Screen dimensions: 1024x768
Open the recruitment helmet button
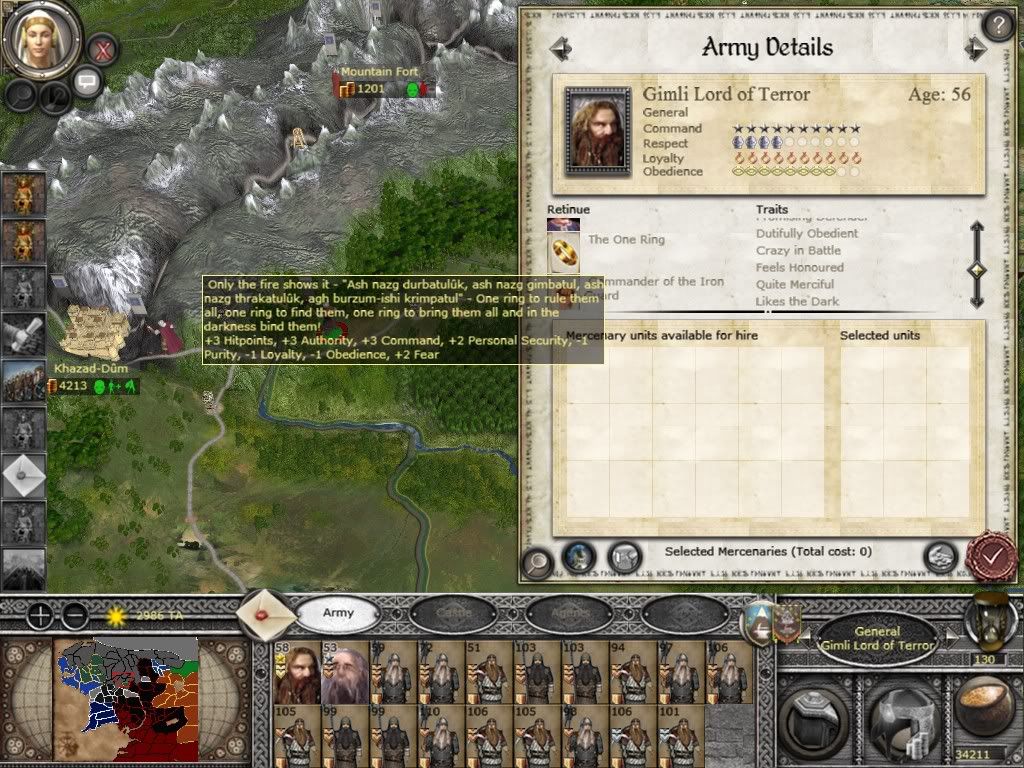(898, 710)
